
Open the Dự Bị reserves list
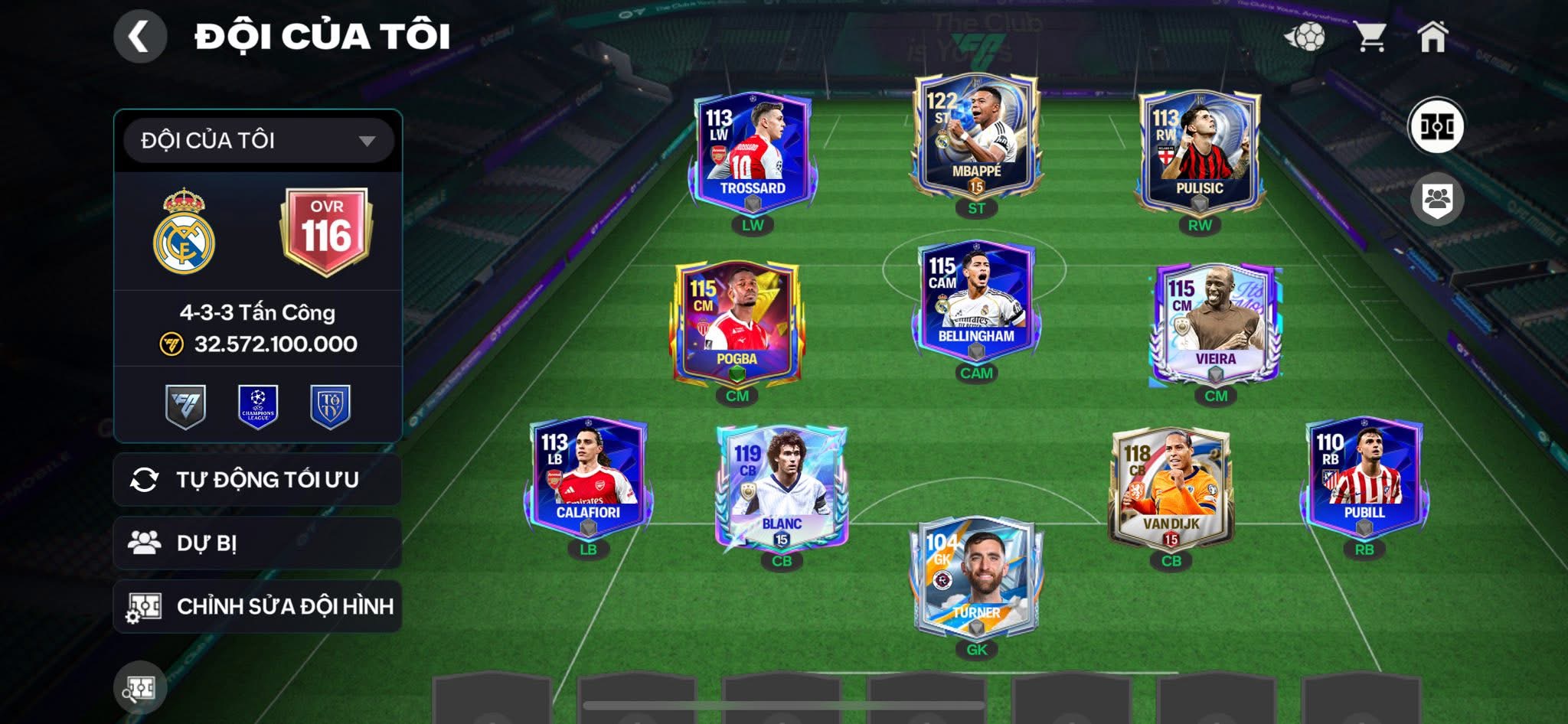coord(257,543)
